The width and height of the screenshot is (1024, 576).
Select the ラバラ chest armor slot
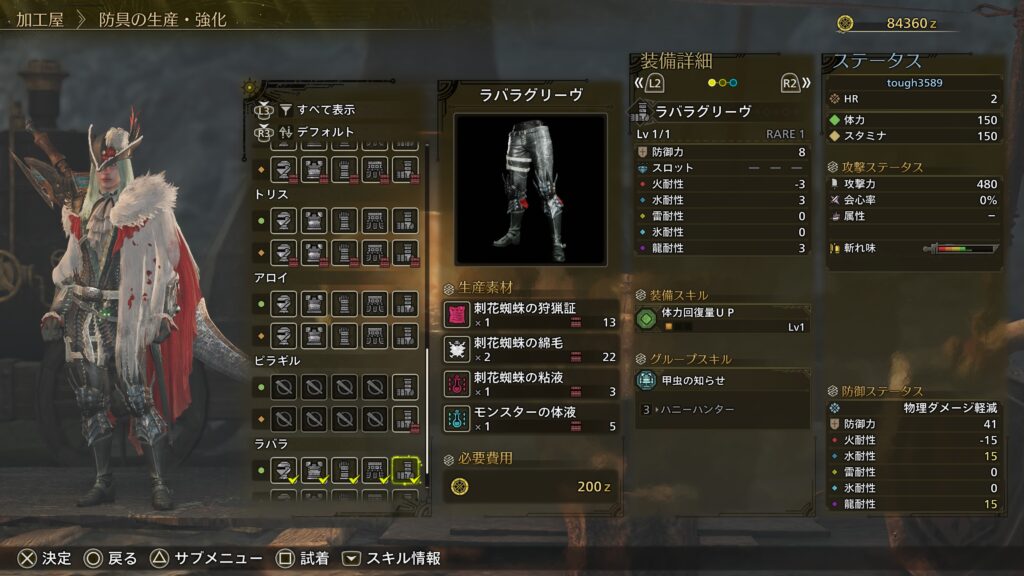(315, 468)
